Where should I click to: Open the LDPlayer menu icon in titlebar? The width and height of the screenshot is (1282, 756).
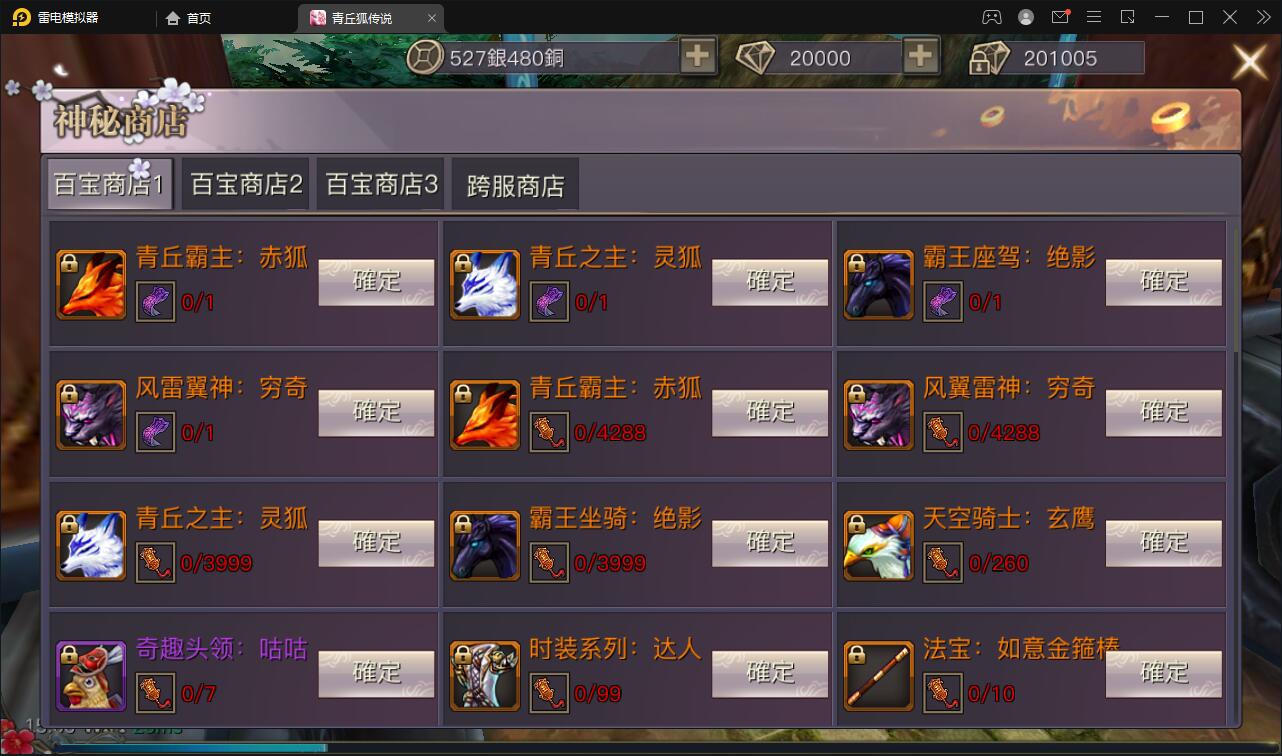1094,17
